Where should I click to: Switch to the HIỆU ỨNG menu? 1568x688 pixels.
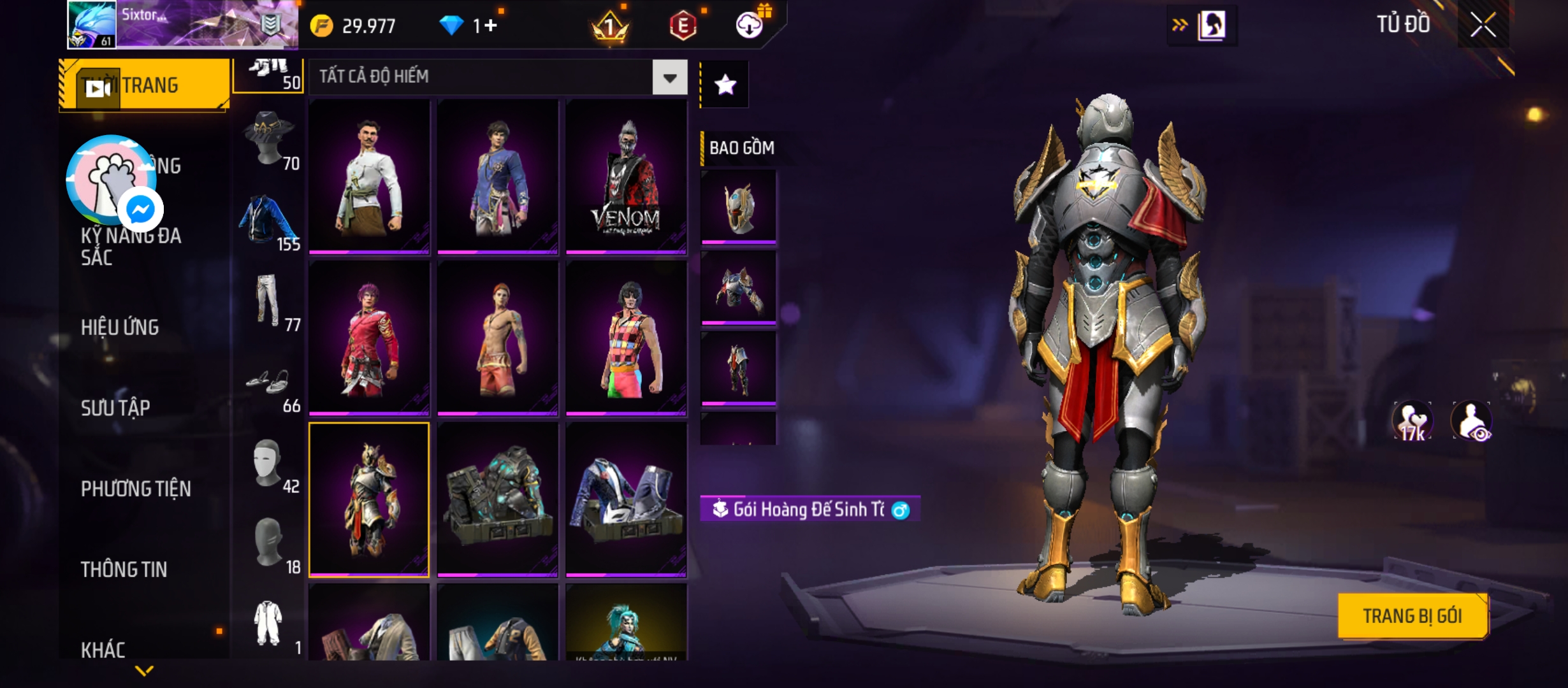[120, 327]
